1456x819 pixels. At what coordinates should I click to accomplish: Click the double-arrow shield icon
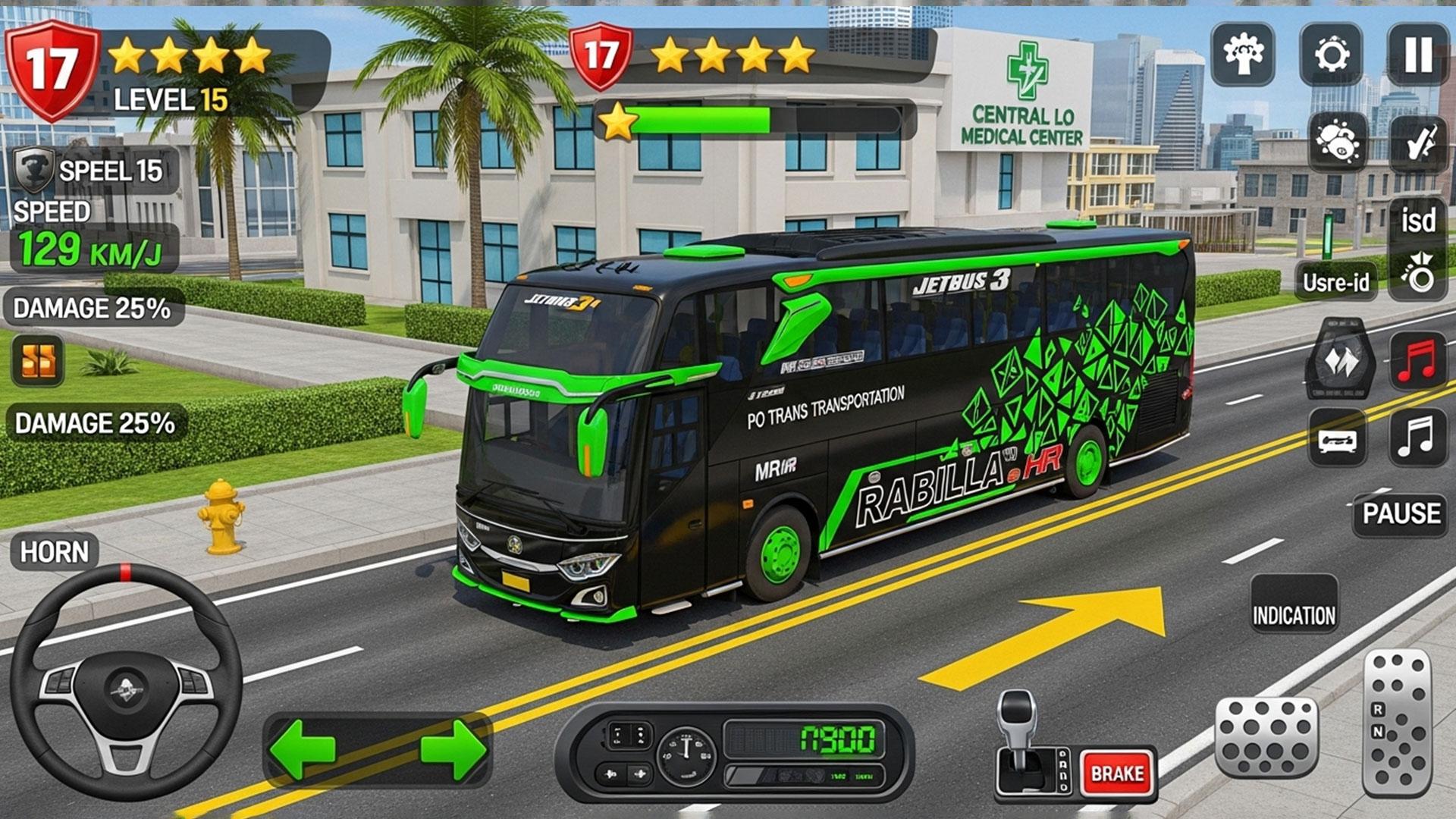click(1340, 360)
